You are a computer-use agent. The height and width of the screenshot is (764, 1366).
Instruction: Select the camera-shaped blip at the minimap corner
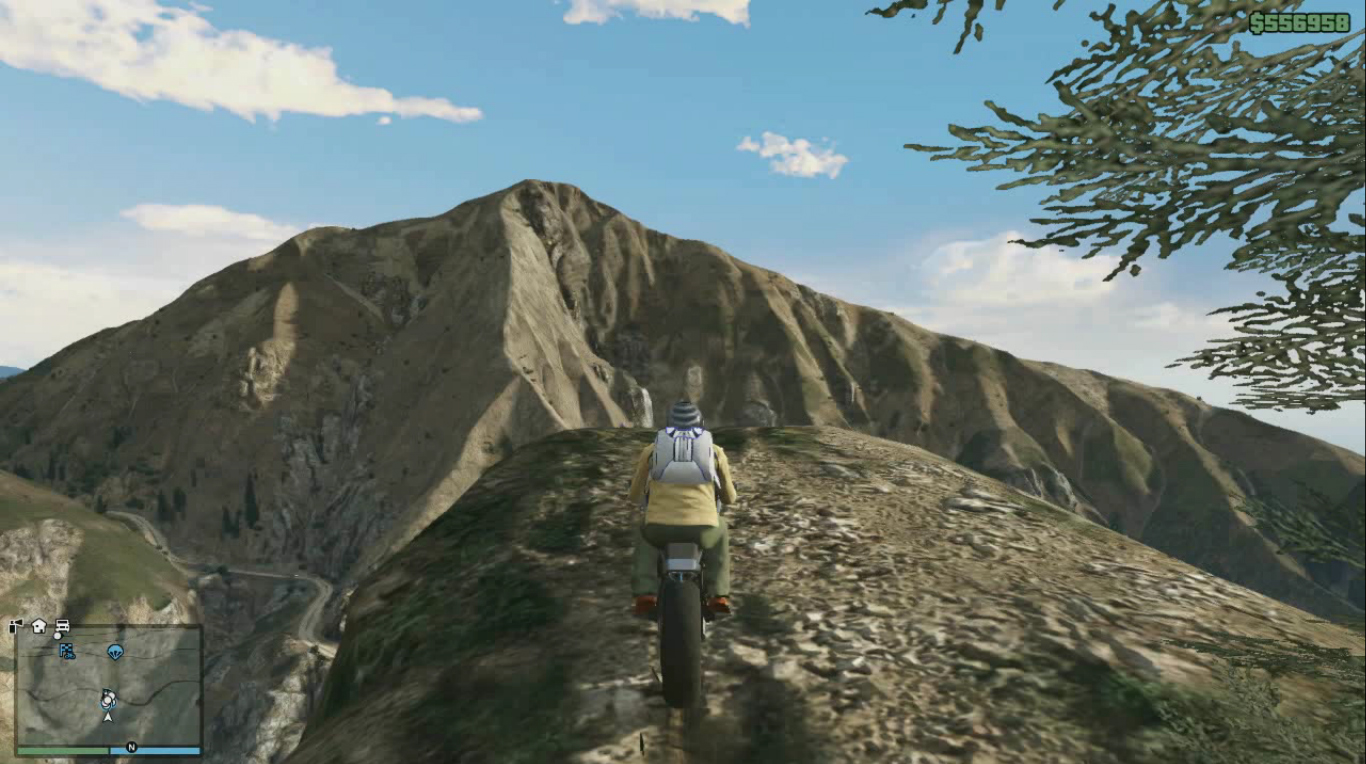(16, 627)
